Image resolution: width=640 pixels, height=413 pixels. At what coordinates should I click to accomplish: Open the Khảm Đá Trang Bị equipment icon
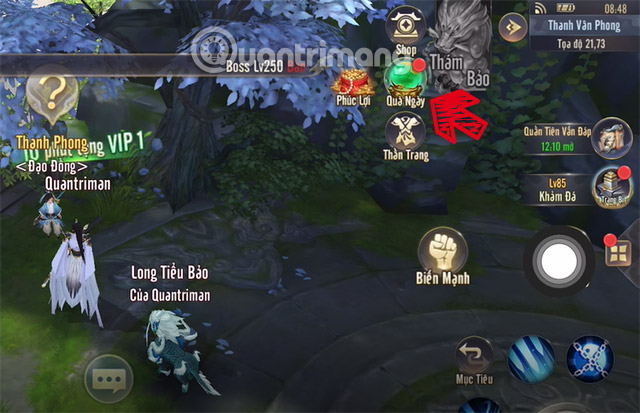click(x=607, y=184)
